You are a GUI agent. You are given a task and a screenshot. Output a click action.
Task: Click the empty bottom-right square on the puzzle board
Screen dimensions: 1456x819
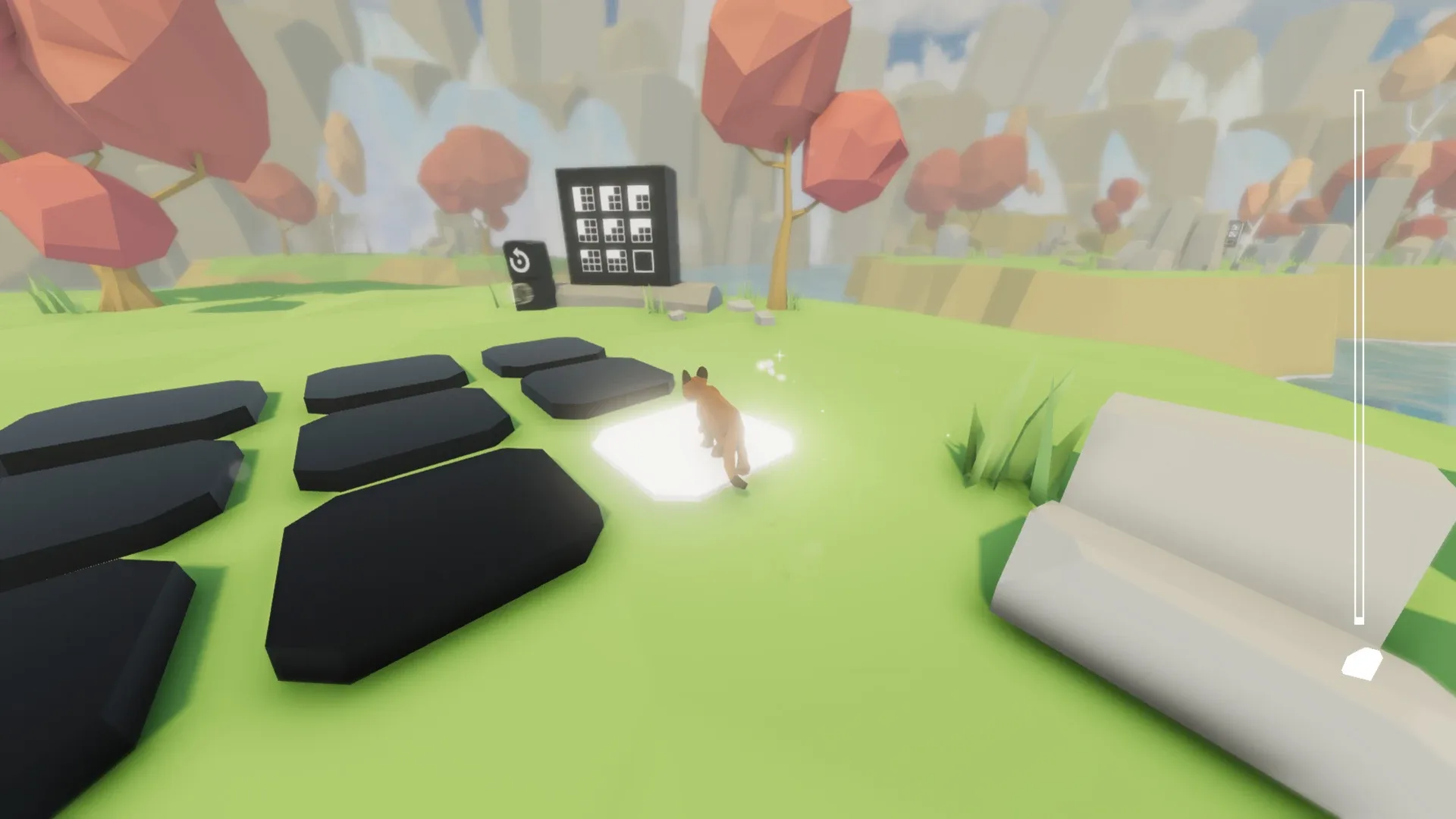pyautogui.click(x=643, y=262)
